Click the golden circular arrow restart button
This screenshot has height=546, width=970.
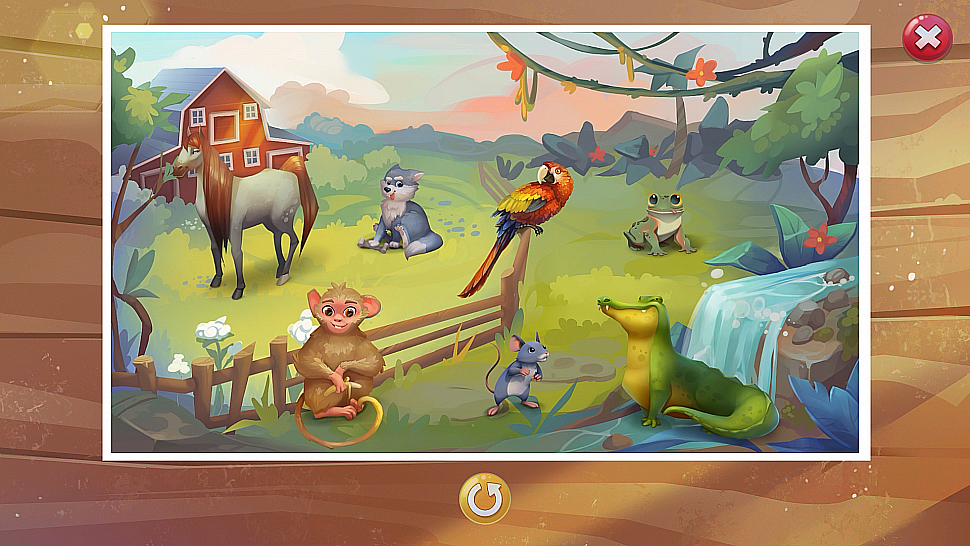click(x=485, y=499)
